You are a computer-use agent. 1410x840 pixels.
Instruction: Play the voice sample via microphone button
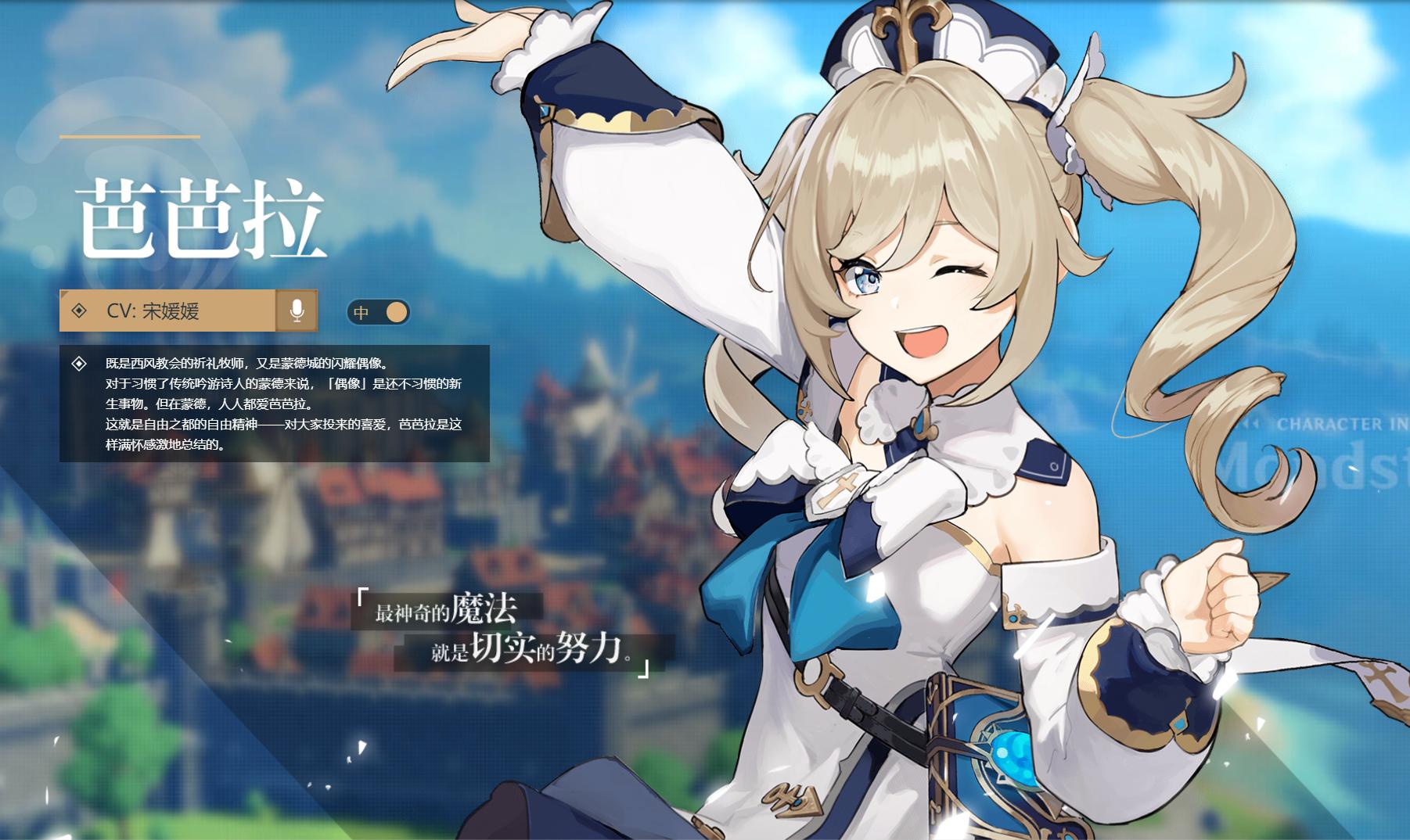297,311
